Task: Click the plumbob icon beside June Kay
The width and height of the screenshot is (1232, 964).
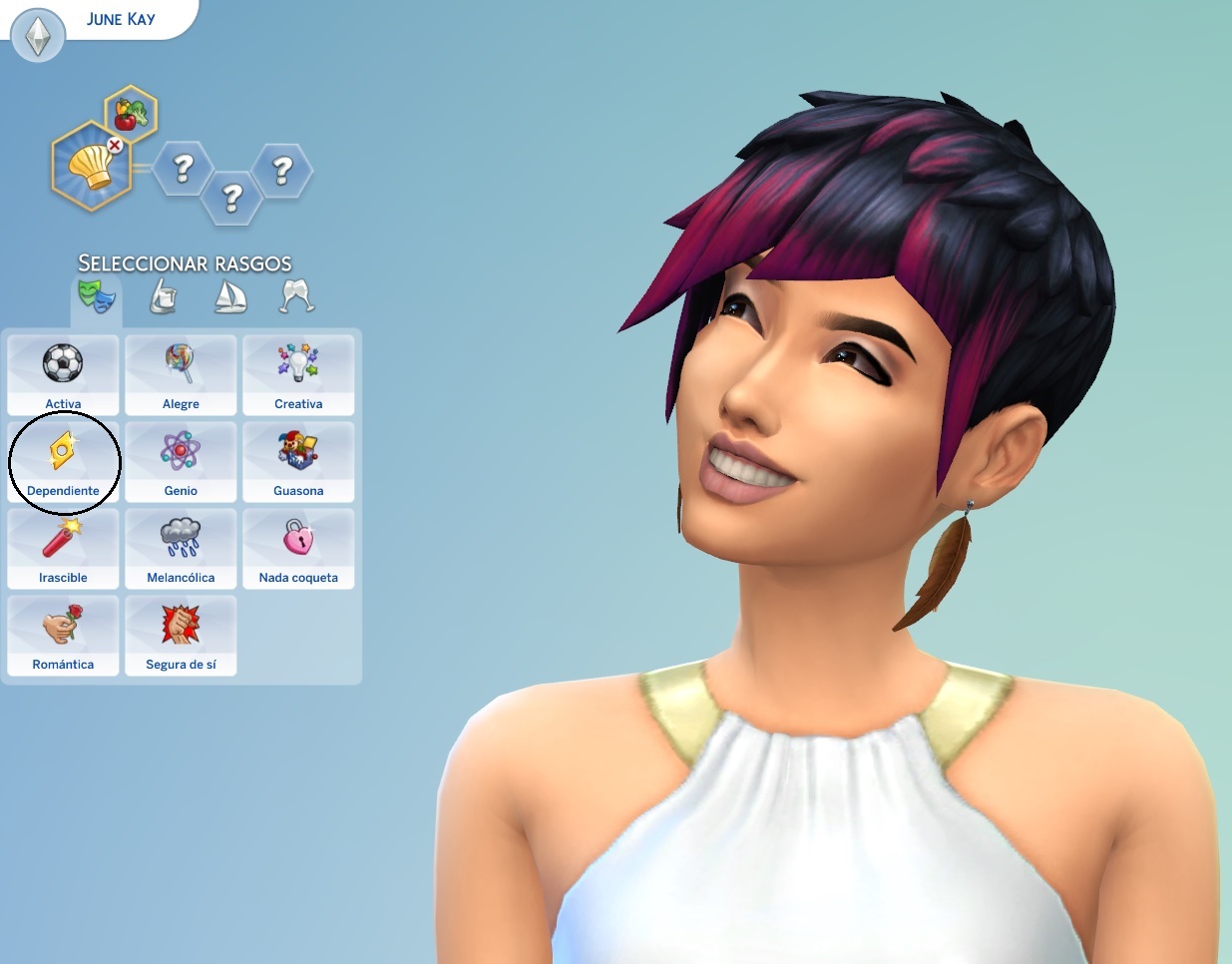Action: [x=38, y=37]
